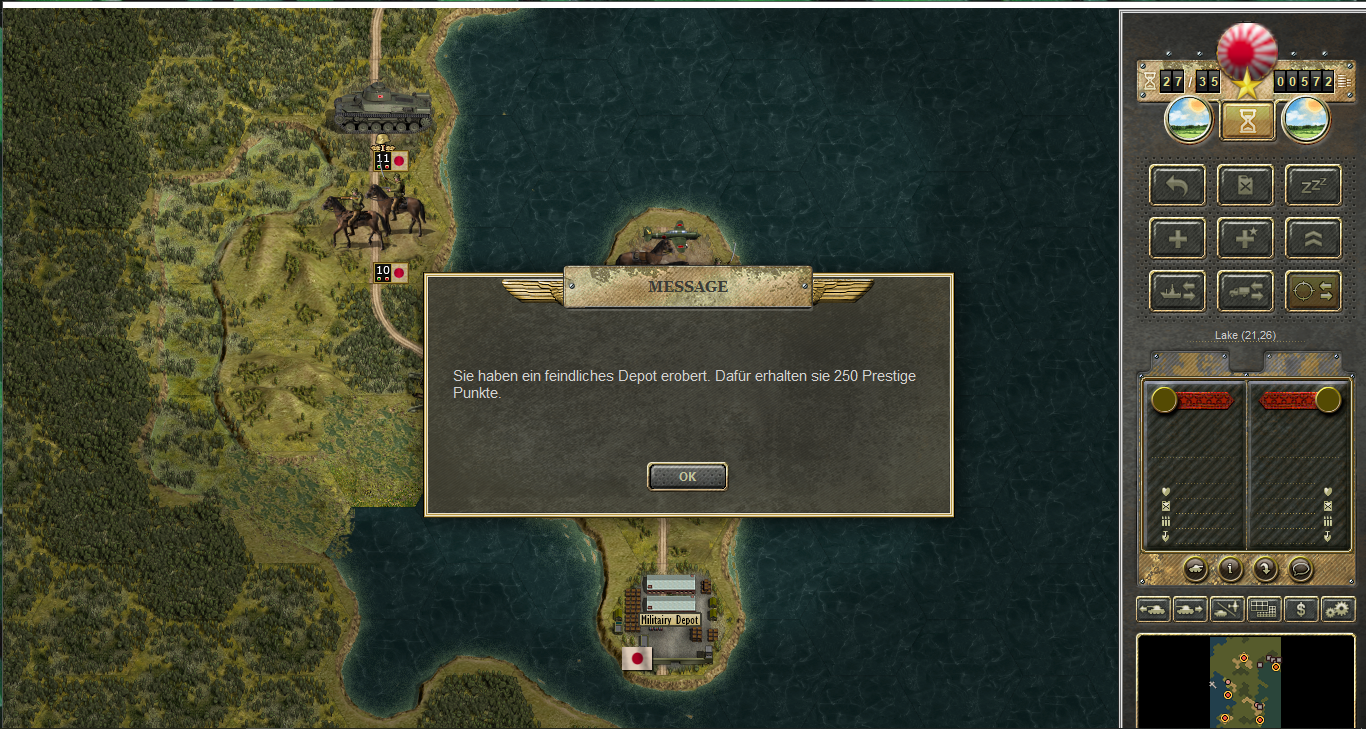
Task: Click the resupply fuel canister button
Action: coord(1245,186)
